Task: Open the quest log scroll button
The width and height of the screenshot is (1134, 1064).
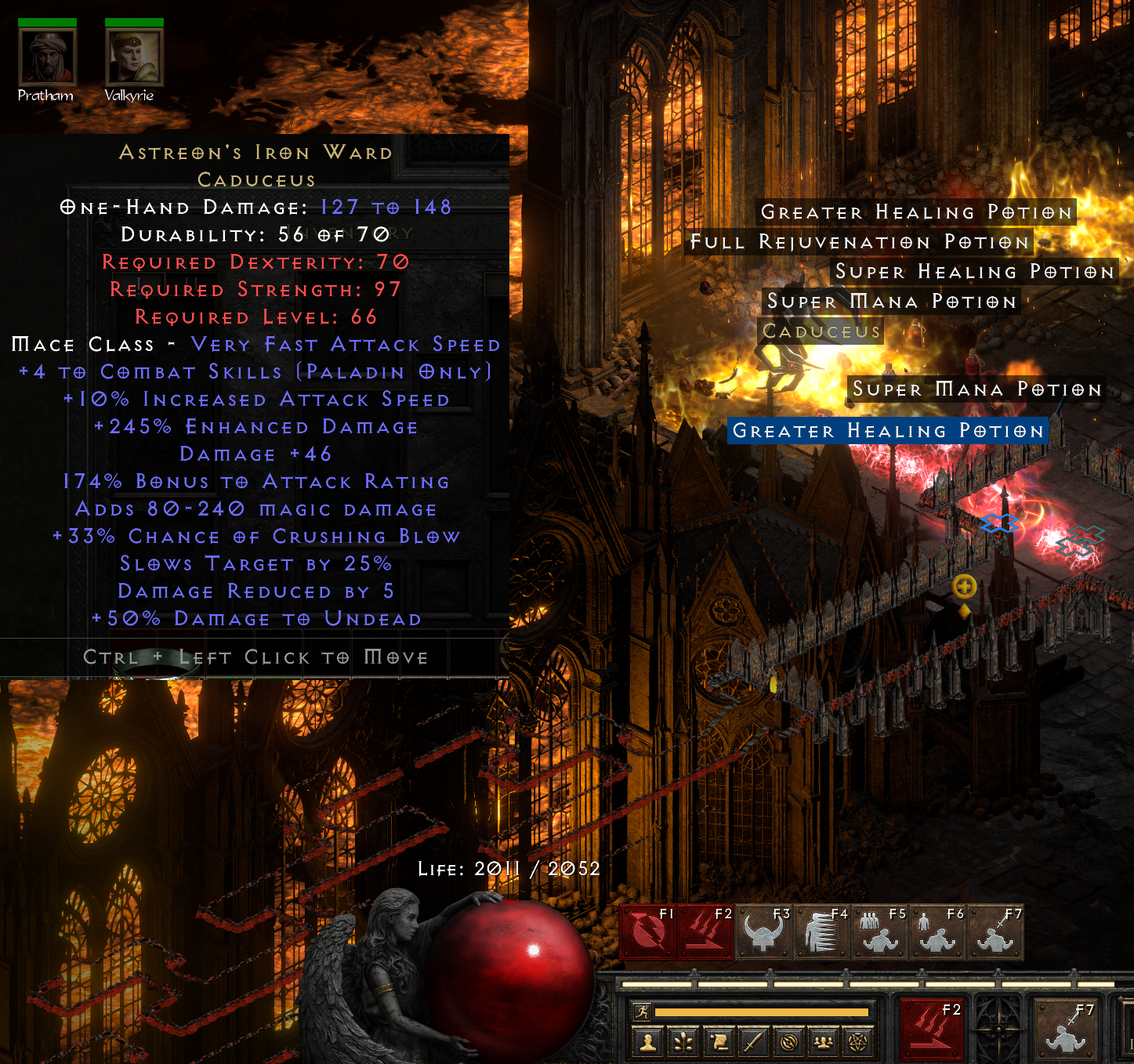Action: [719, 1042]
